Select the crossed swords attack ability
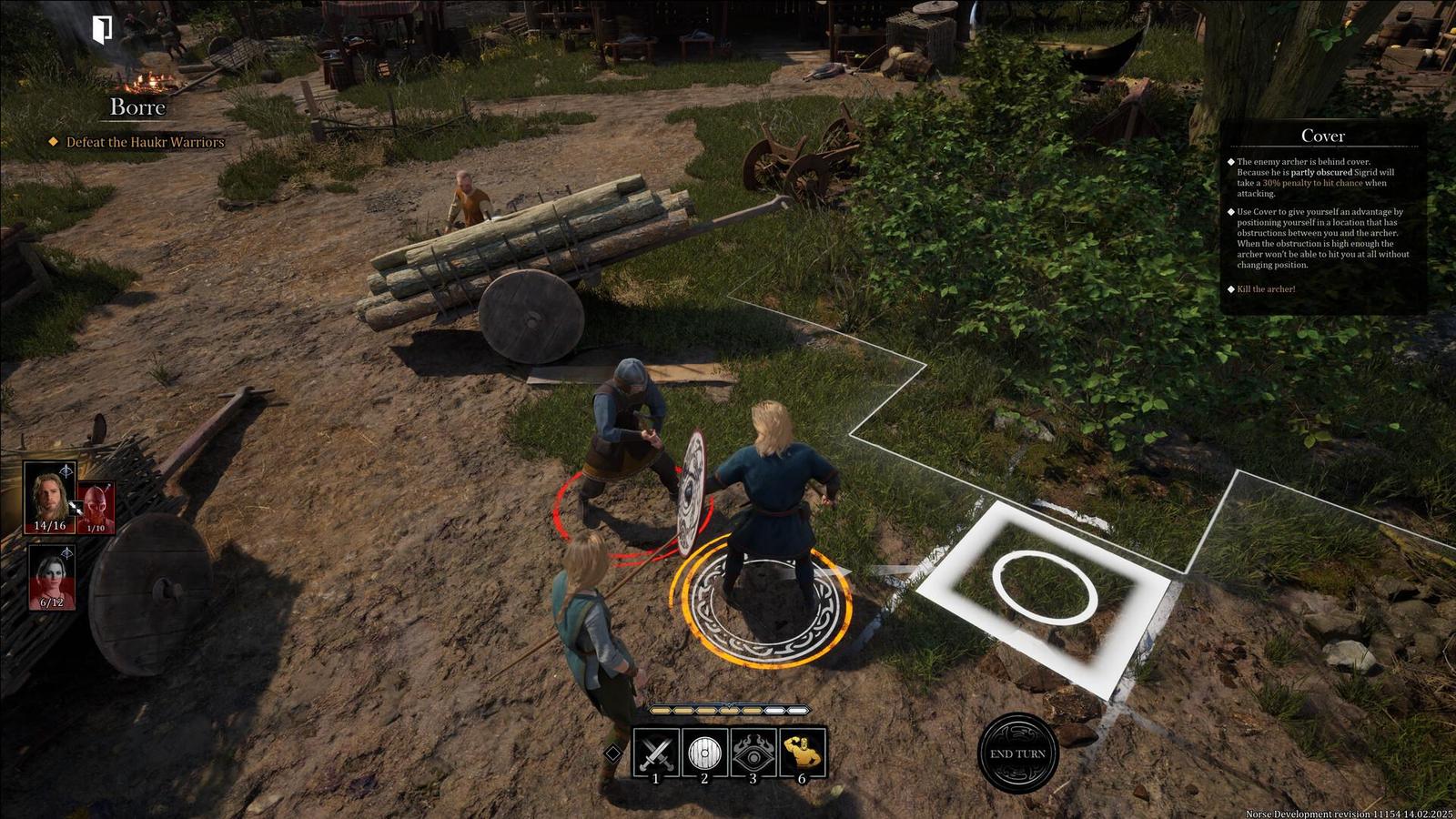This screenshot has height=819, width=1456. tap(655, 753)
